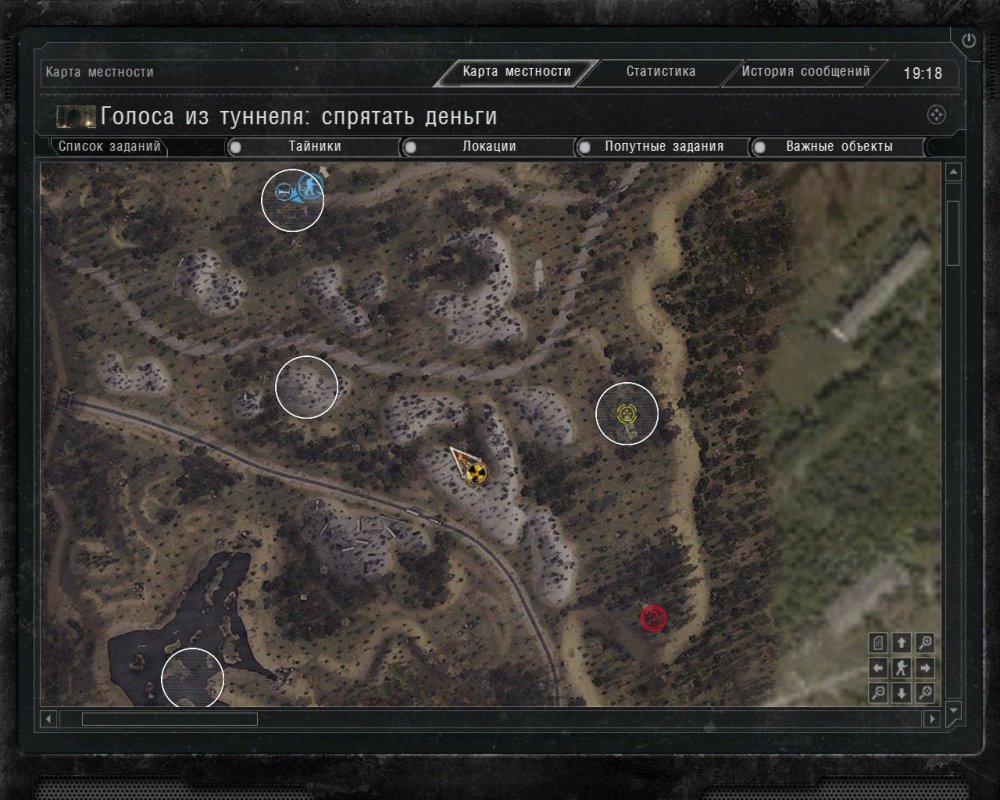Select the red target marker on the map
Viewport: 1000px width, 800px height.
click(x=653, y=618)
